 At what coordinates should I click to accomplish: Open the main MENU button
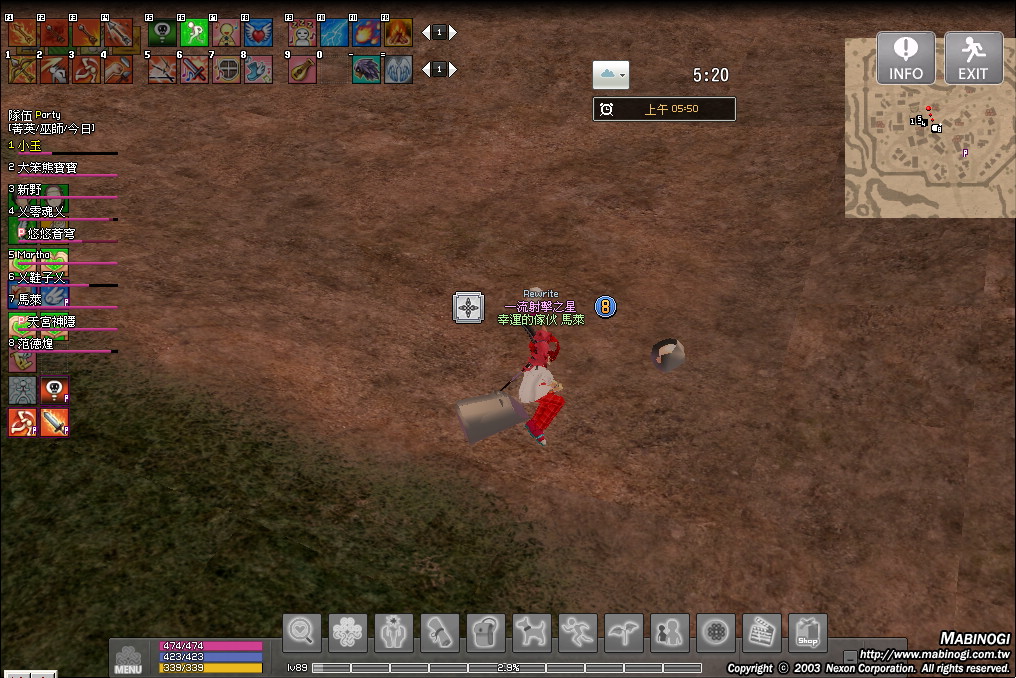click(128, 658)
